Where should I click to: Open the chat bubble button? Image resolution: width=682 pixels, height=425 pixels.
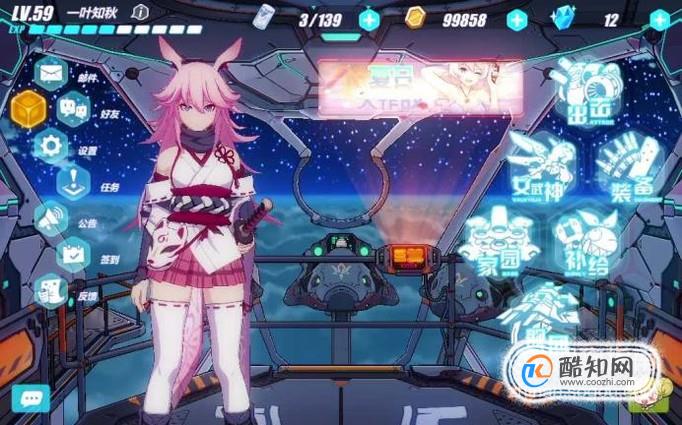(30, 398)
